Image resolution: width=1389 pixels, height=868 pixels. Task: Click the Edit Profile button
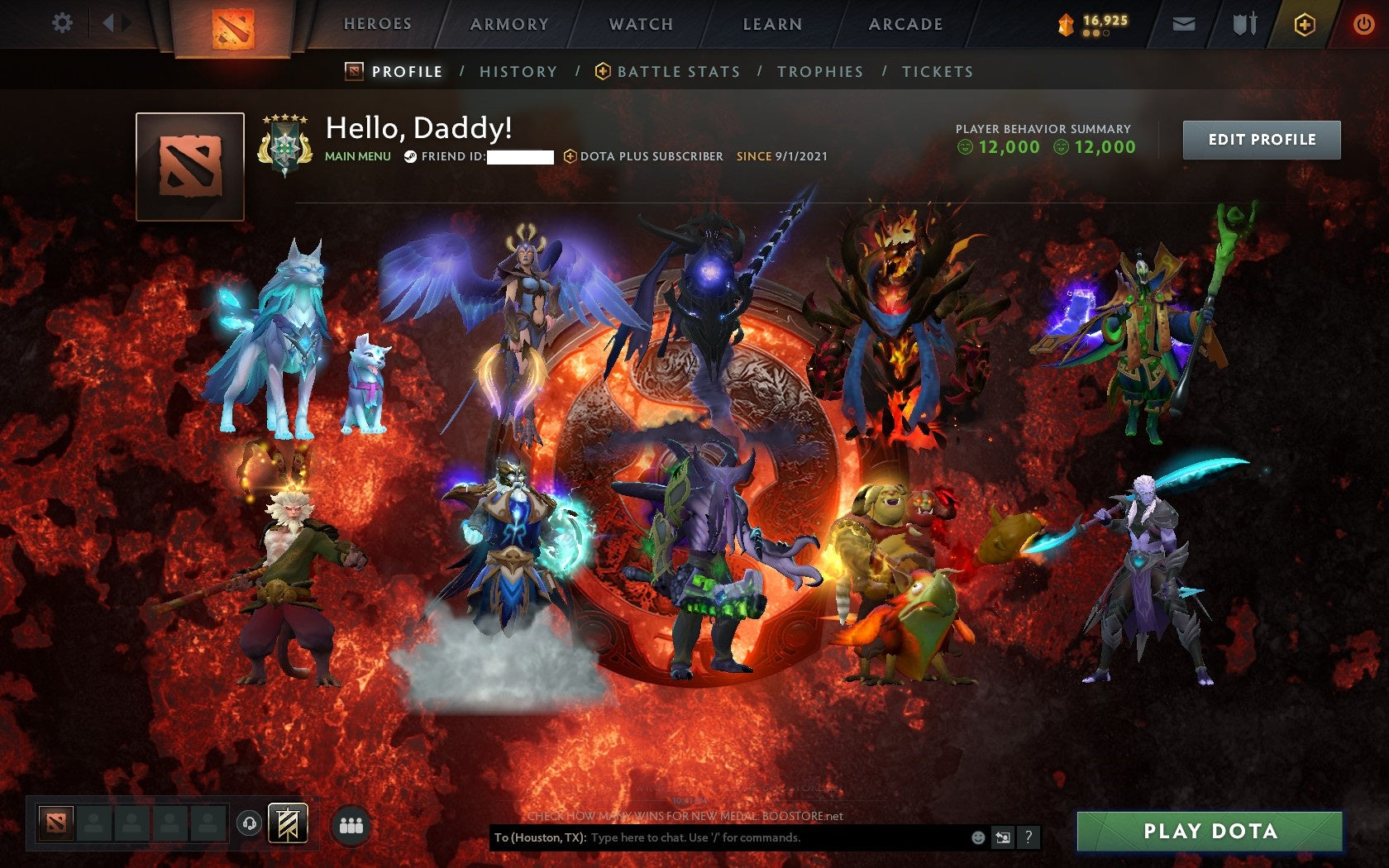1262,140
